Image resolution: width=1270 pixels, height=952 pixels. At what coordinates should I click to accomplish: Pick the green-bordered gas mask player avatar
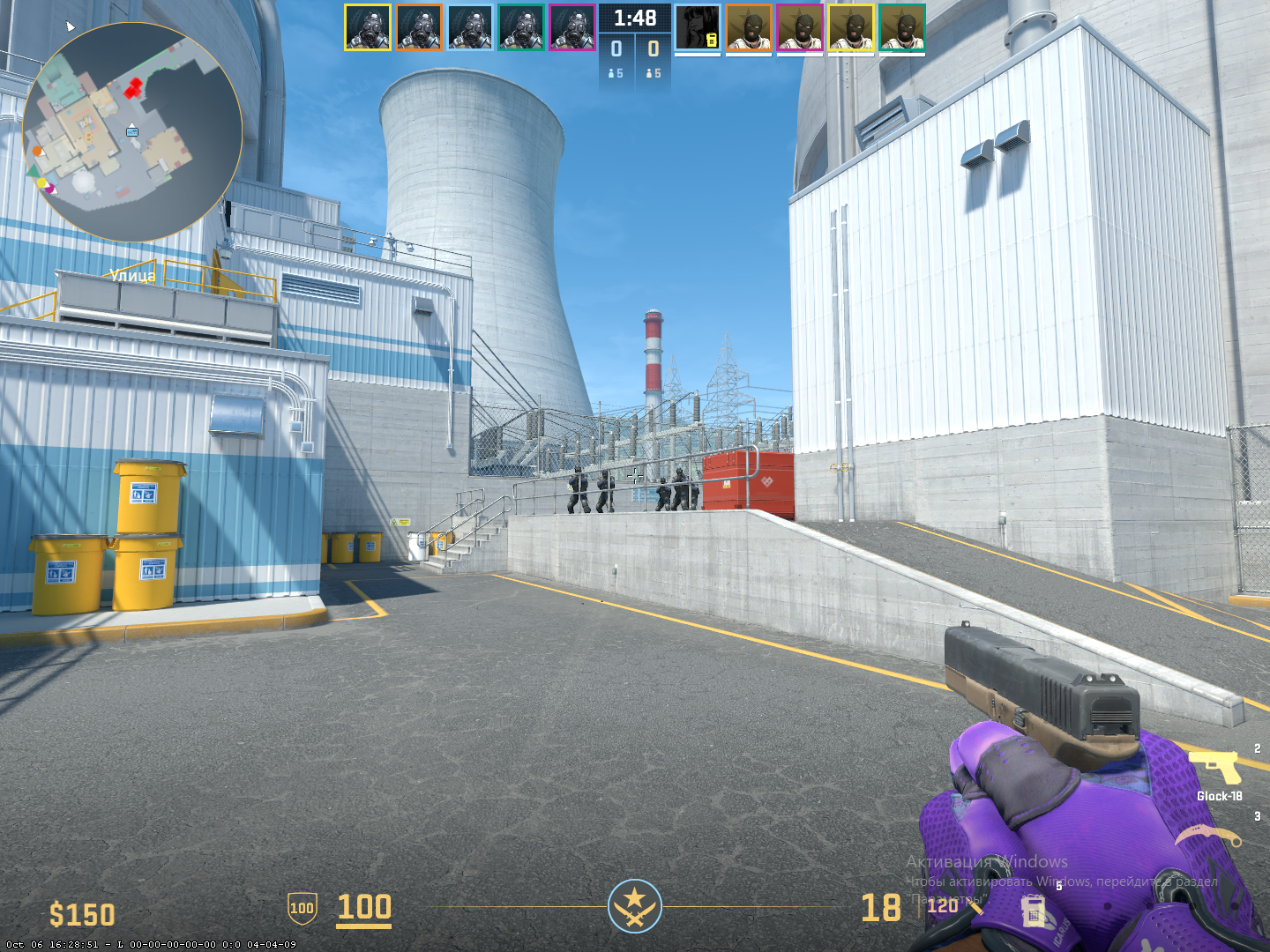coord(520,27)
